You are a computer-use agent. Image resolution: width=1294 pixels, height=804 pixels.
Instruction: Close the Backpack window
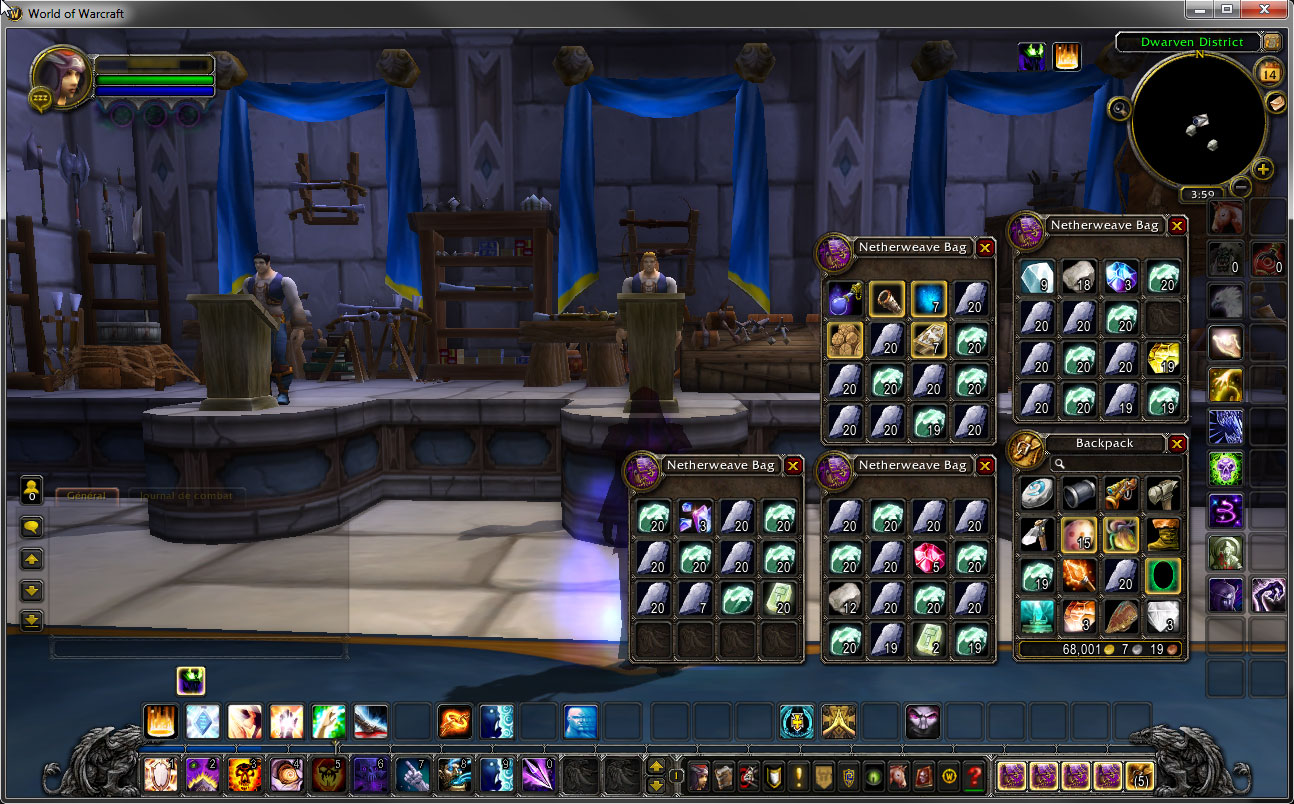point(1177,444)
